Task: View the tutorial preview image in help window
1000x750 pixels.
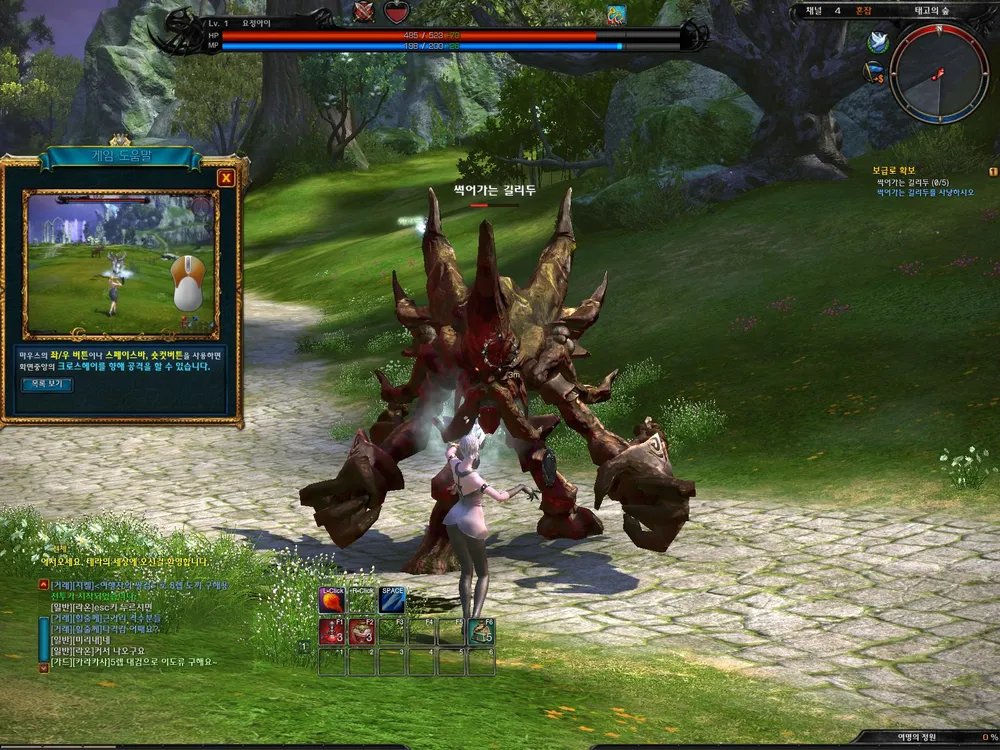Action: tap(122, 263)
